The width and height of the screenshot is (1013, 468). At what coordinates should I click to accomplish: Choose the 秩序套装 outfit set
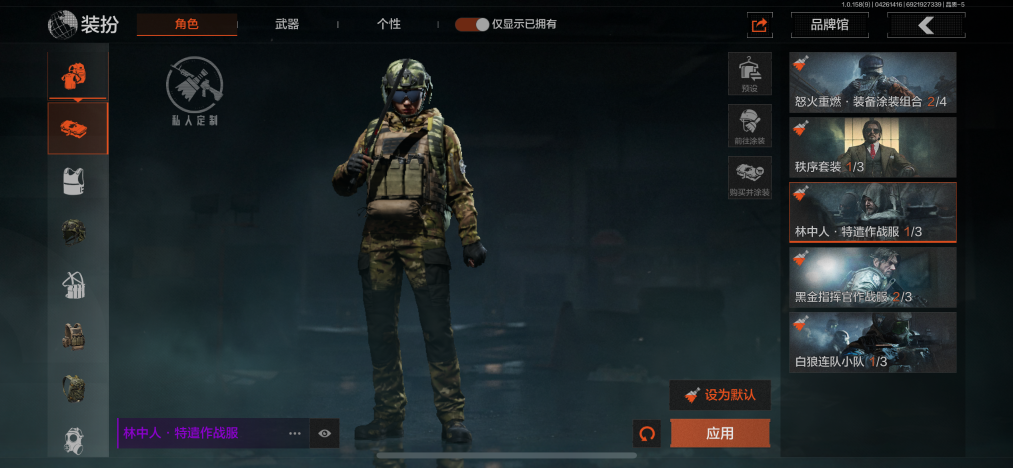[872, 147]
